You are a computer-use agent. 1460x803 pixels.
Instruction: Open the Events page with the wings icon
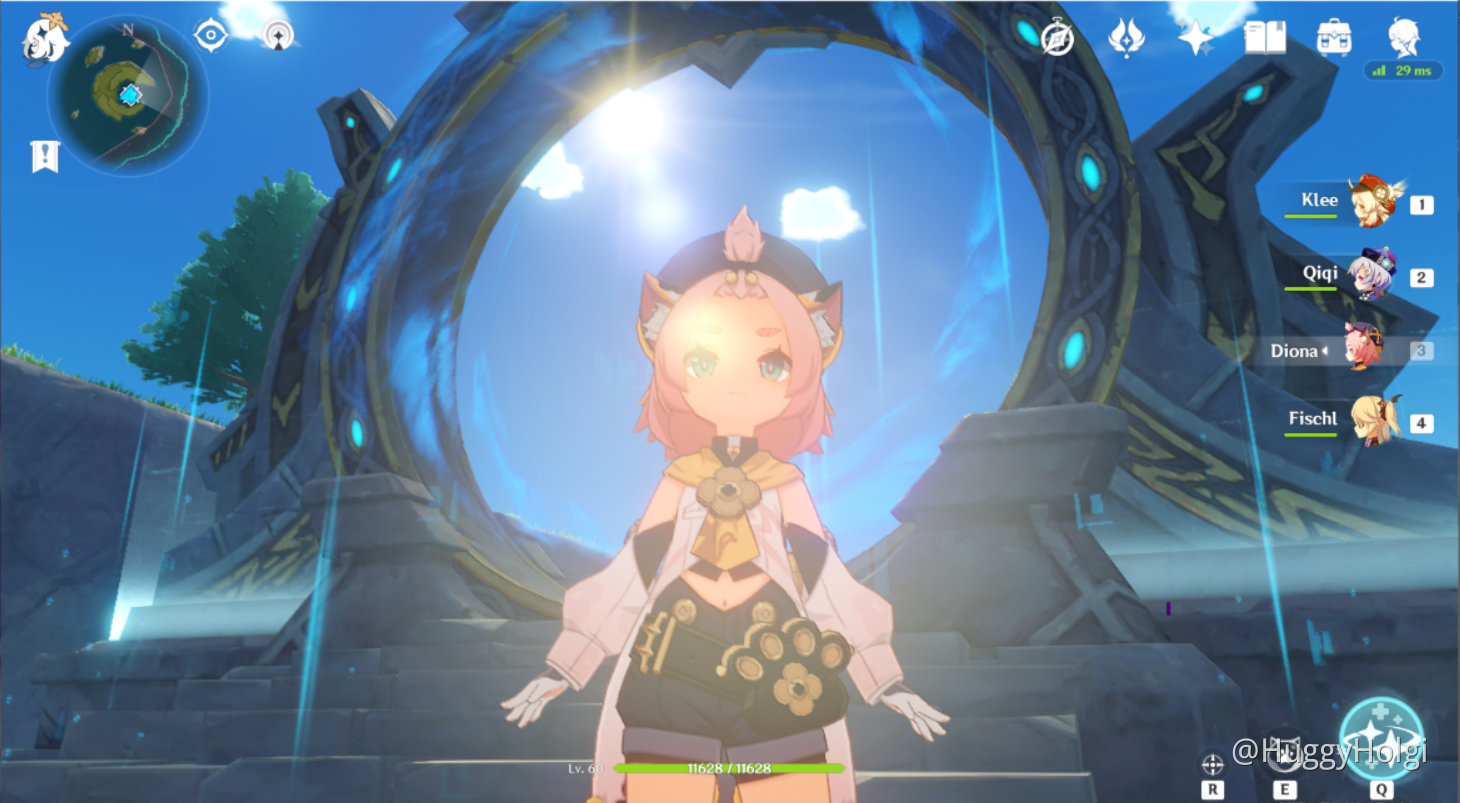coord(1126,37)
